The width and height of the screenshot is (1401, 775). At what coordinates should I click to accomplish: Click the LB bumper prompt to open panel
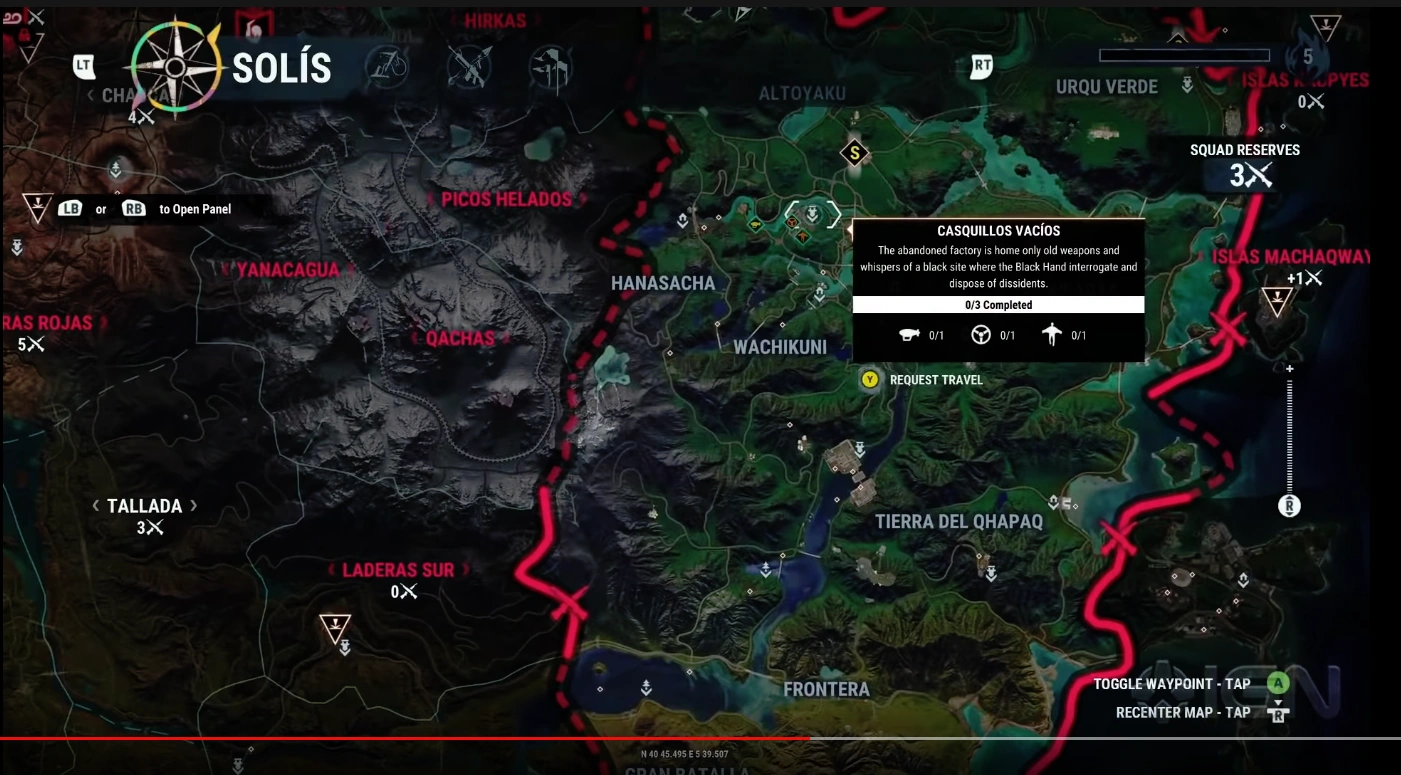pyautogui.click(x=69, y=208)
